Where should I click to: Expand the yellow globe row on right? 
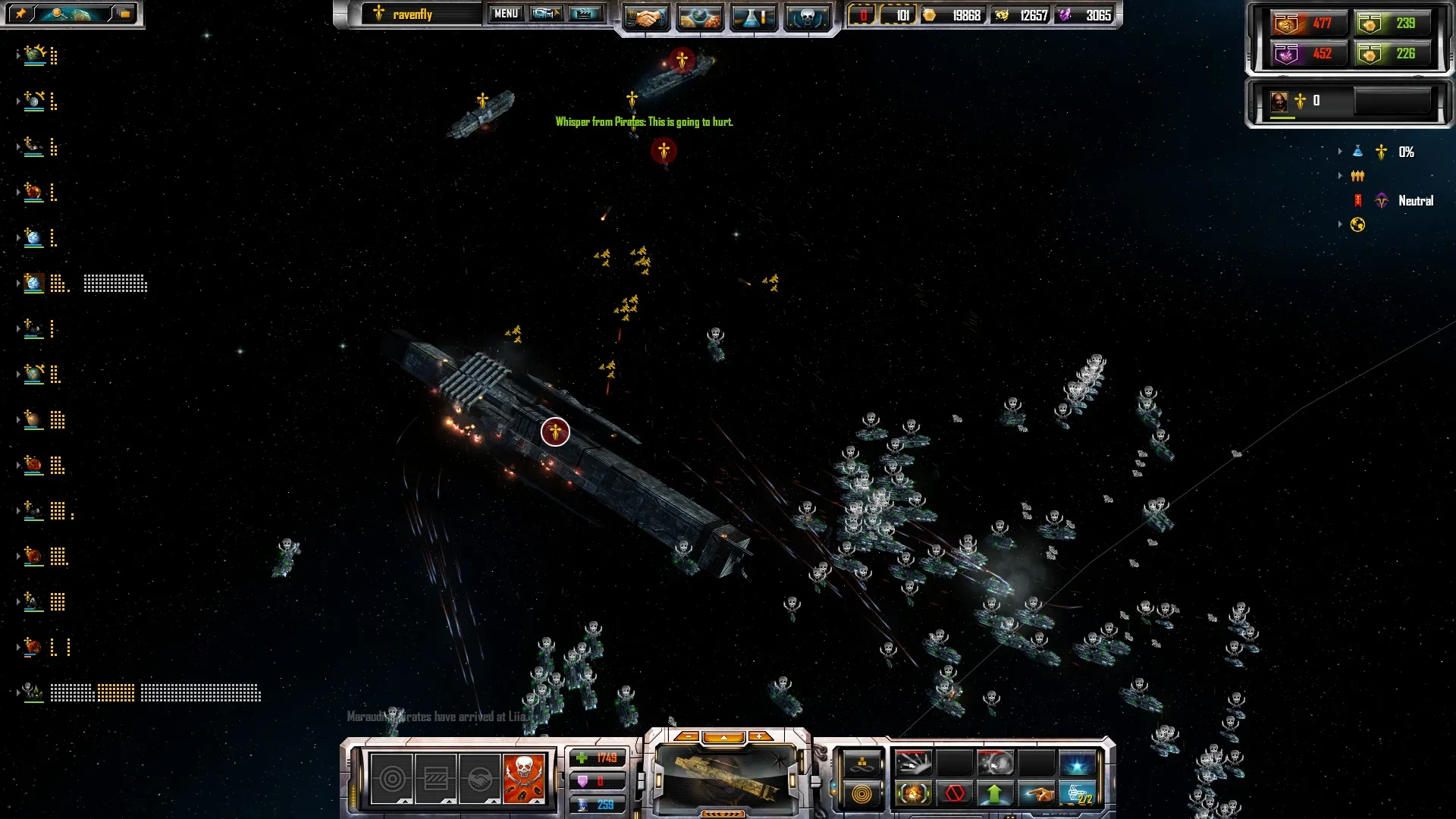[x=1340, y=224]
